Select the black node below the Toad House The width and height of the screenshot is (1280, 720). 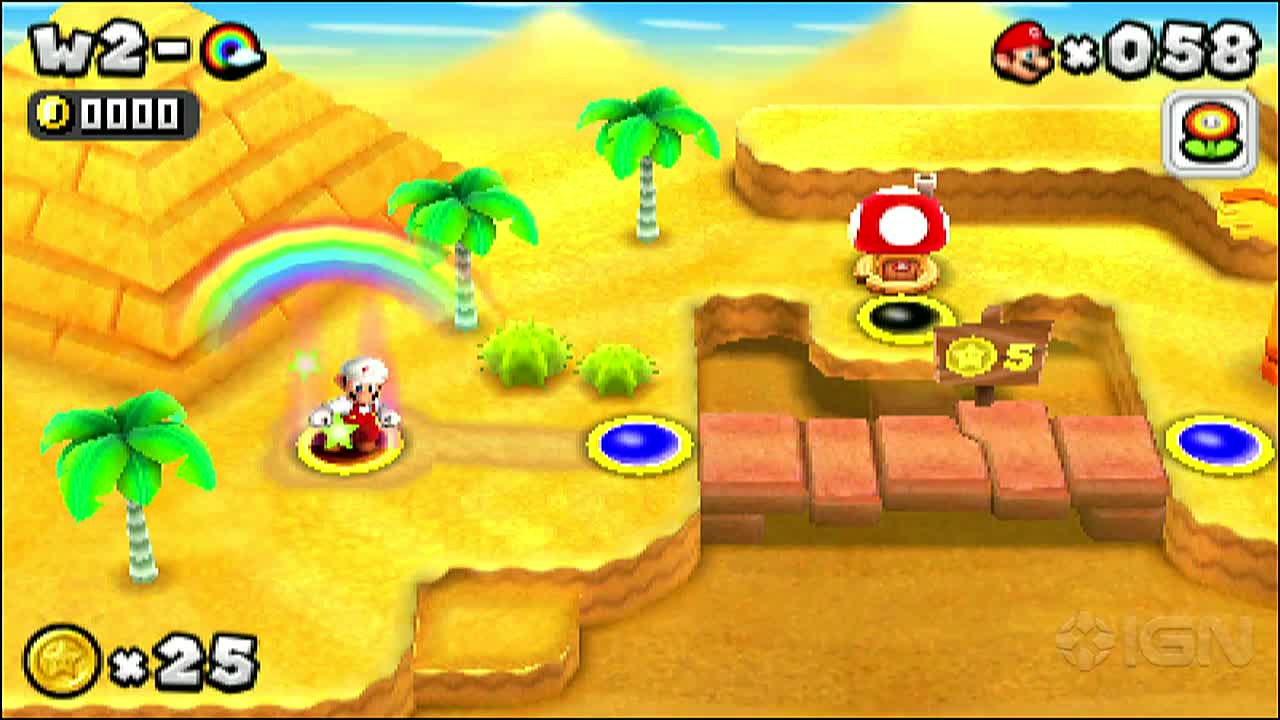[903, 319]
